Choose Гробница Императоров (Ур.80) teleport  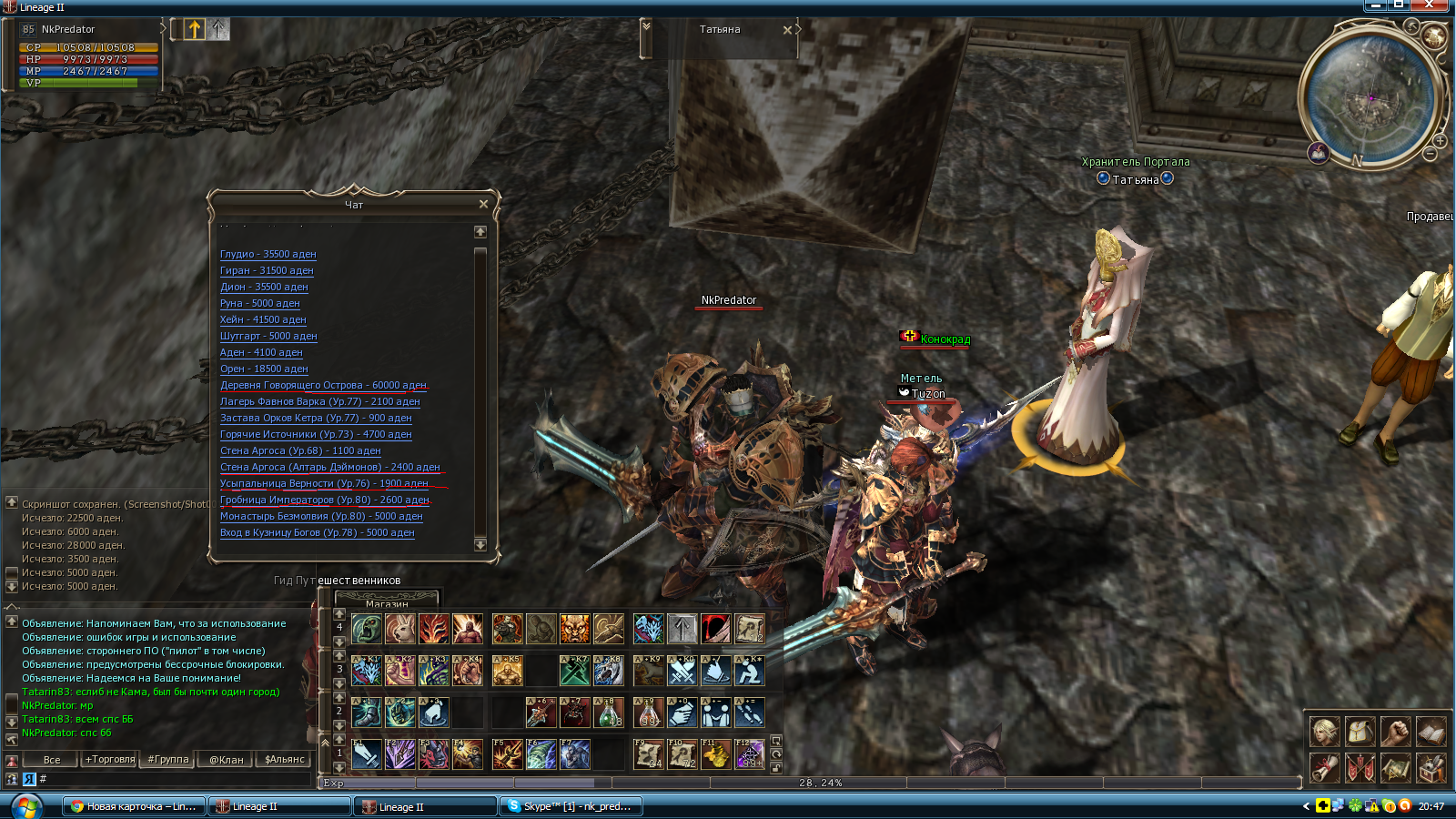click(x=324, y=500)
